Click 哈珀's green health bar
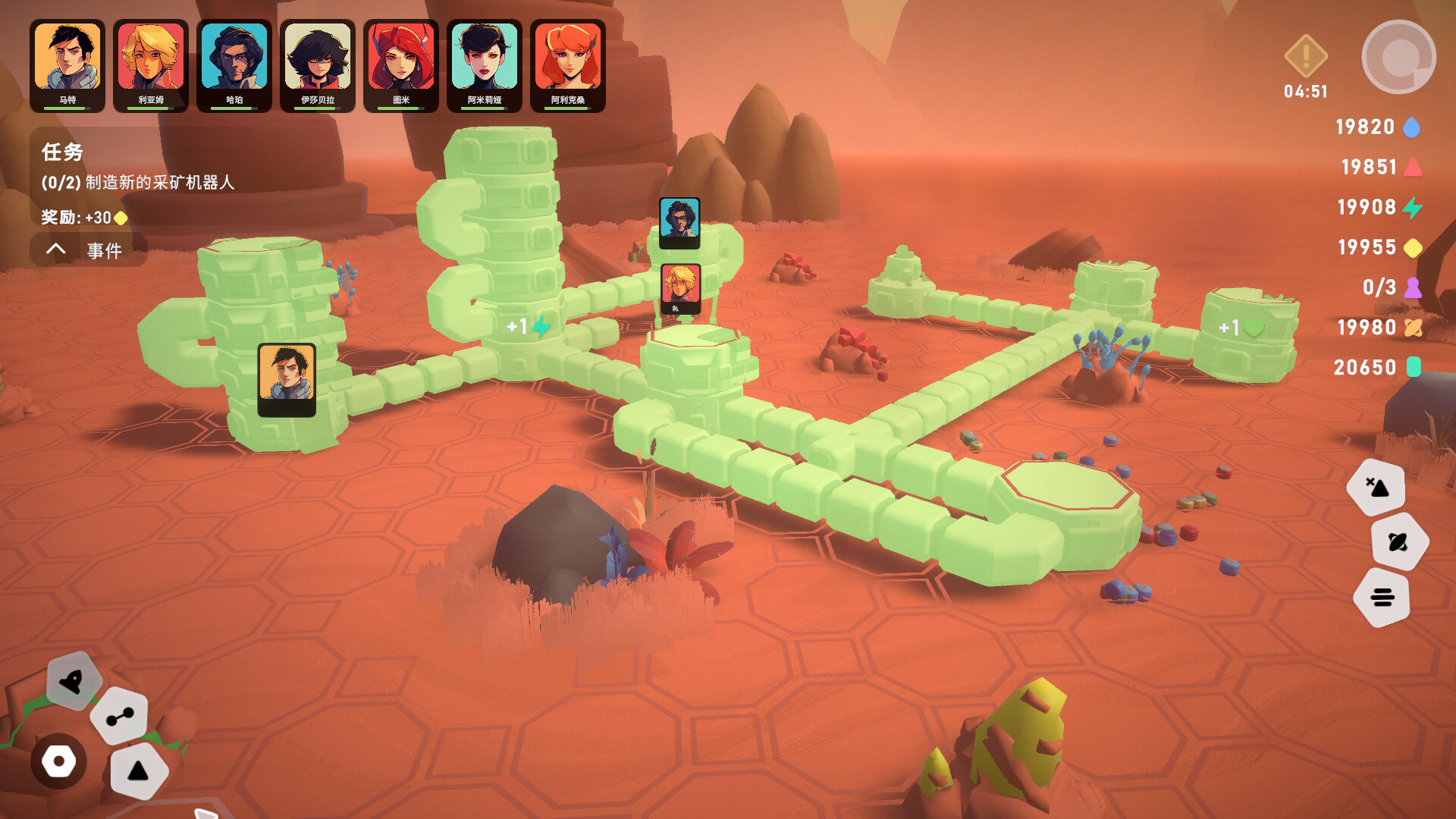 click(234, 109)
